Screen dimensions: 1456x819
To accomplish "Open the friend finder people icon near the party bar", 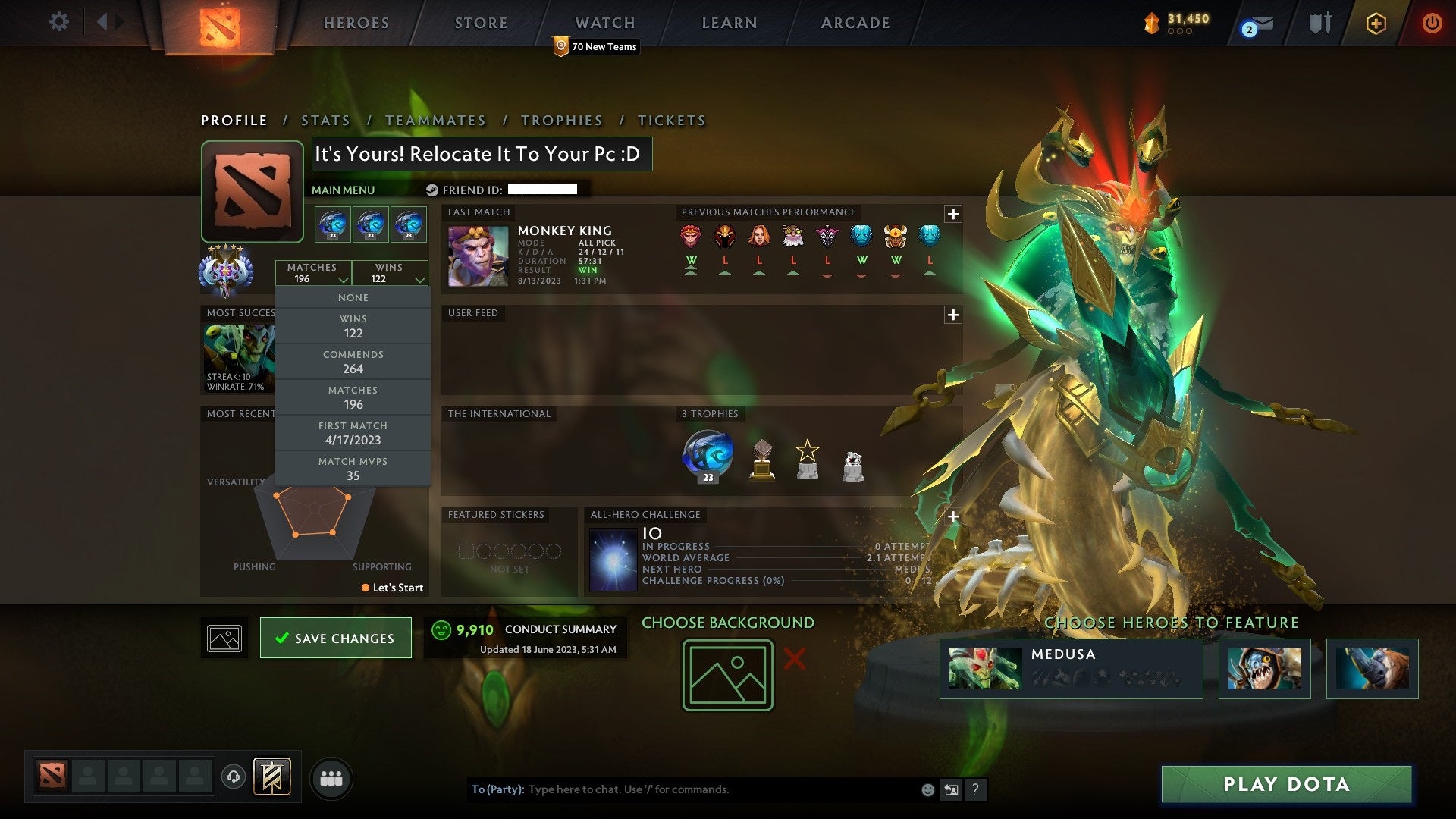I will [331, 777].
